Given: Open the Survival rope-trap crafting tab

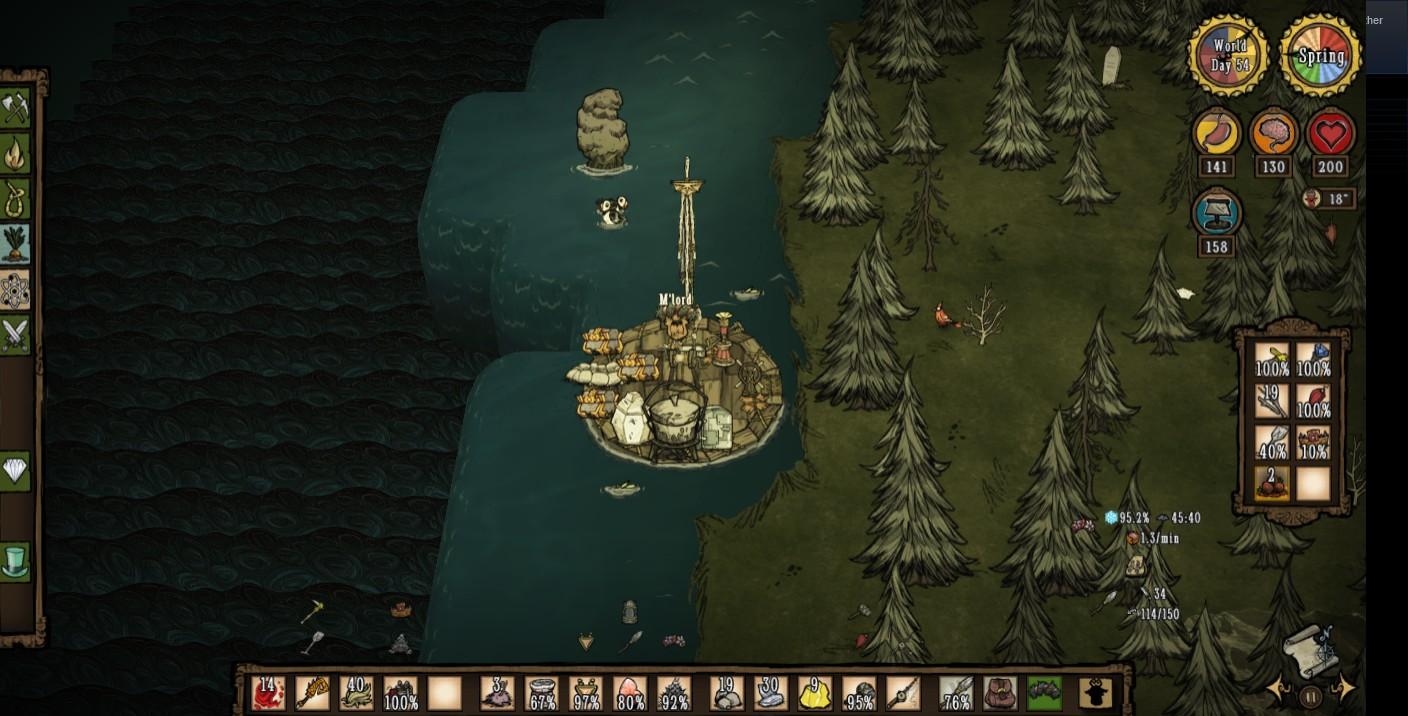Looking at the screenshot, I should pyautogui.click(x=15, y=198).
